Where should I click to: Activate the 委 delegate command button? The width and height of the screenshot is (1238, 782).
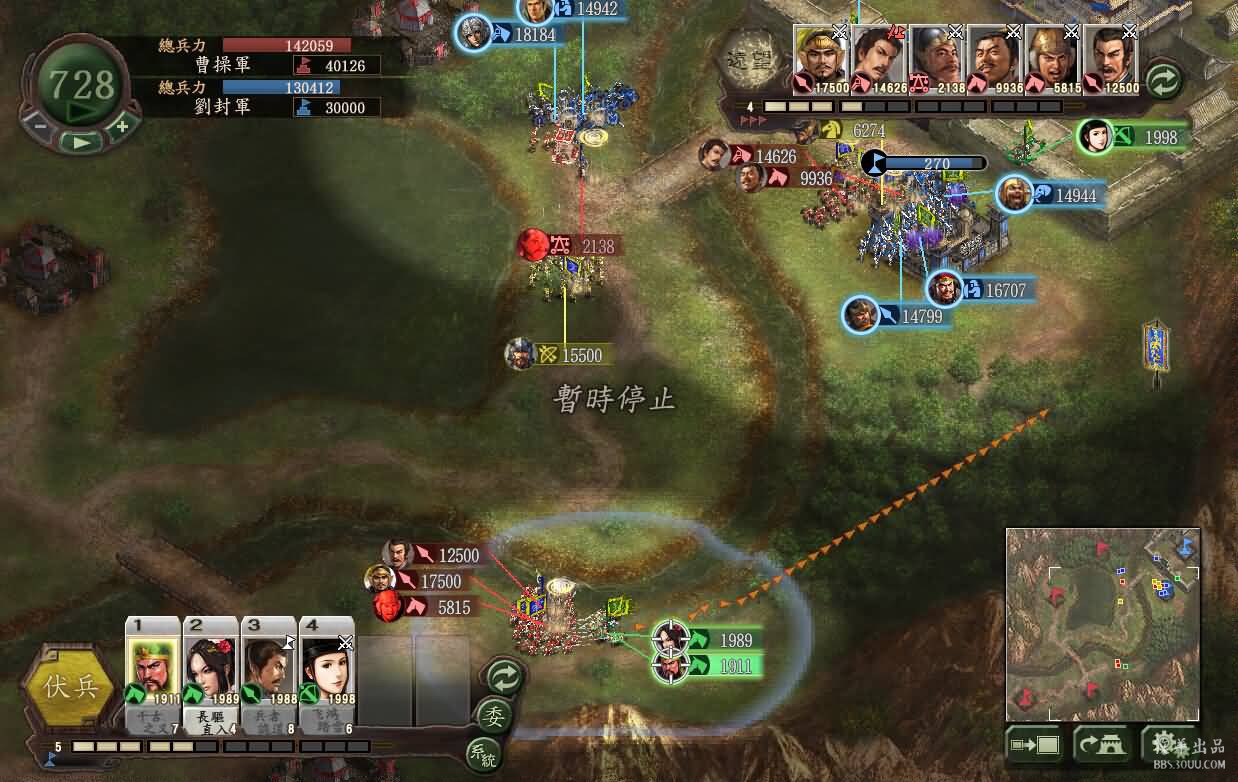tap(493, 716)
